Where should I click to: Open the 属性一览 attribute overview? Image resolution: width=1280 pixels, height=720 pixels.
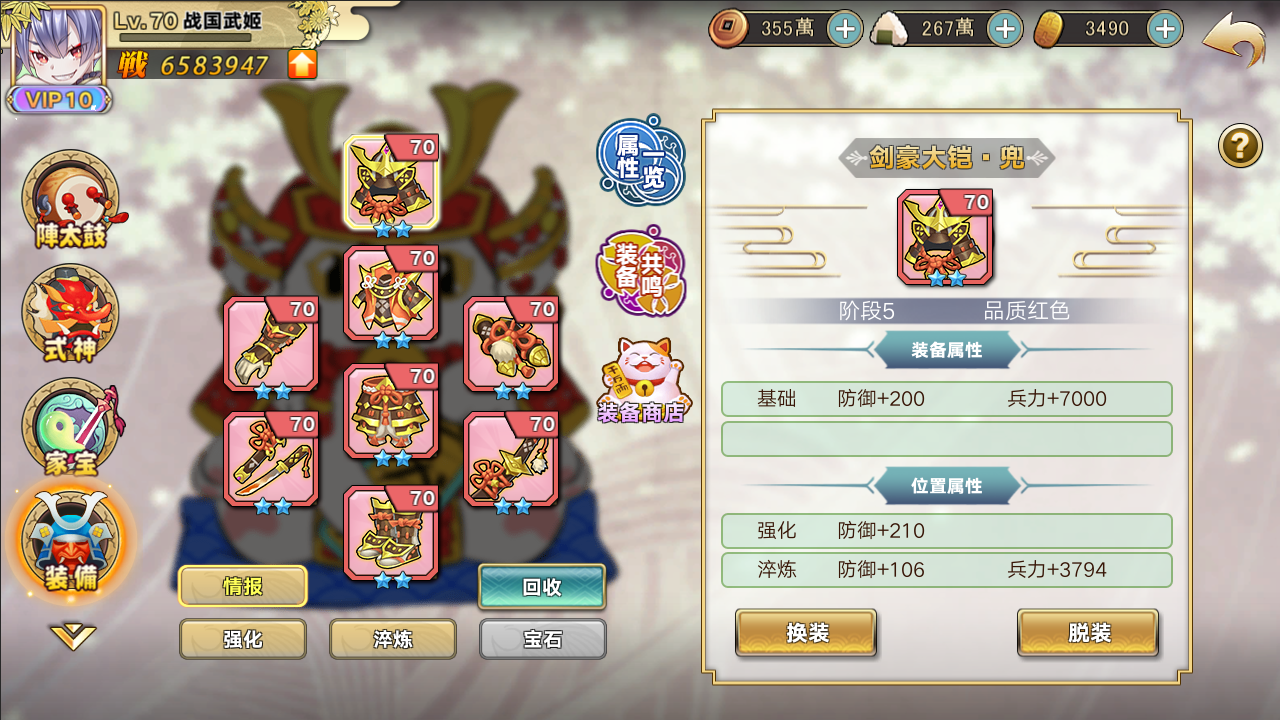tap(641, 159)
